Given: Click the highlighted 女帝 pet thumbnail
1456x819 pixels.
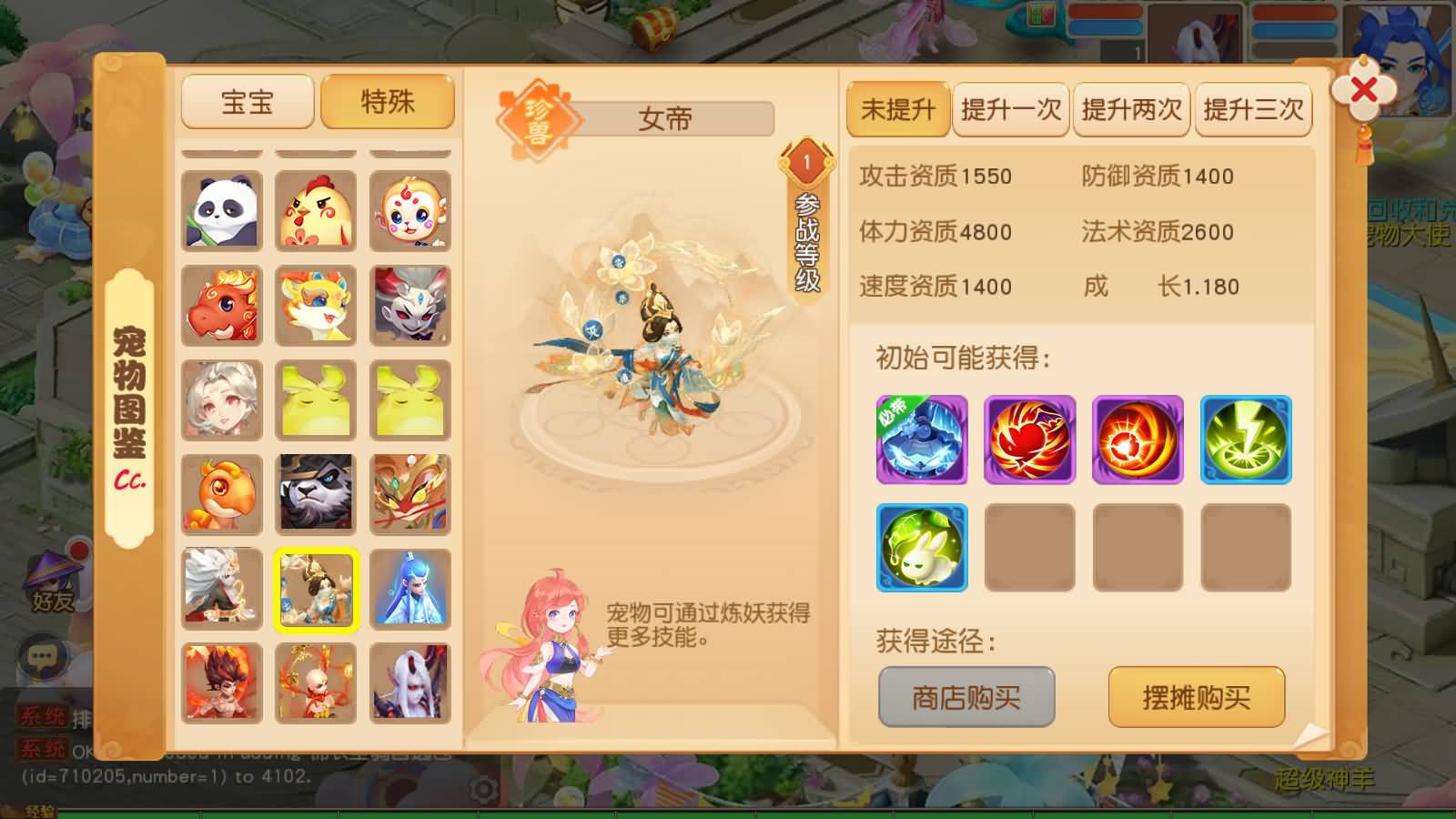Looking at the screenshot, I should [x=315, y=590].
